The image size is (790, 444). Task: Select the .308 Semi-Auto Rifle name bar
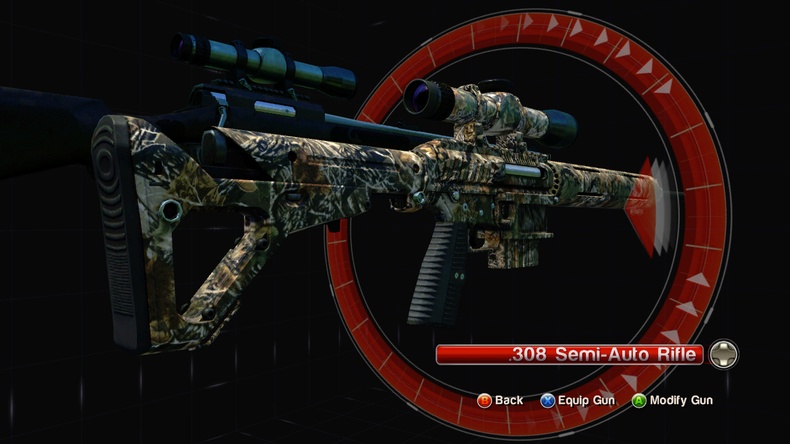click(570, 354)
